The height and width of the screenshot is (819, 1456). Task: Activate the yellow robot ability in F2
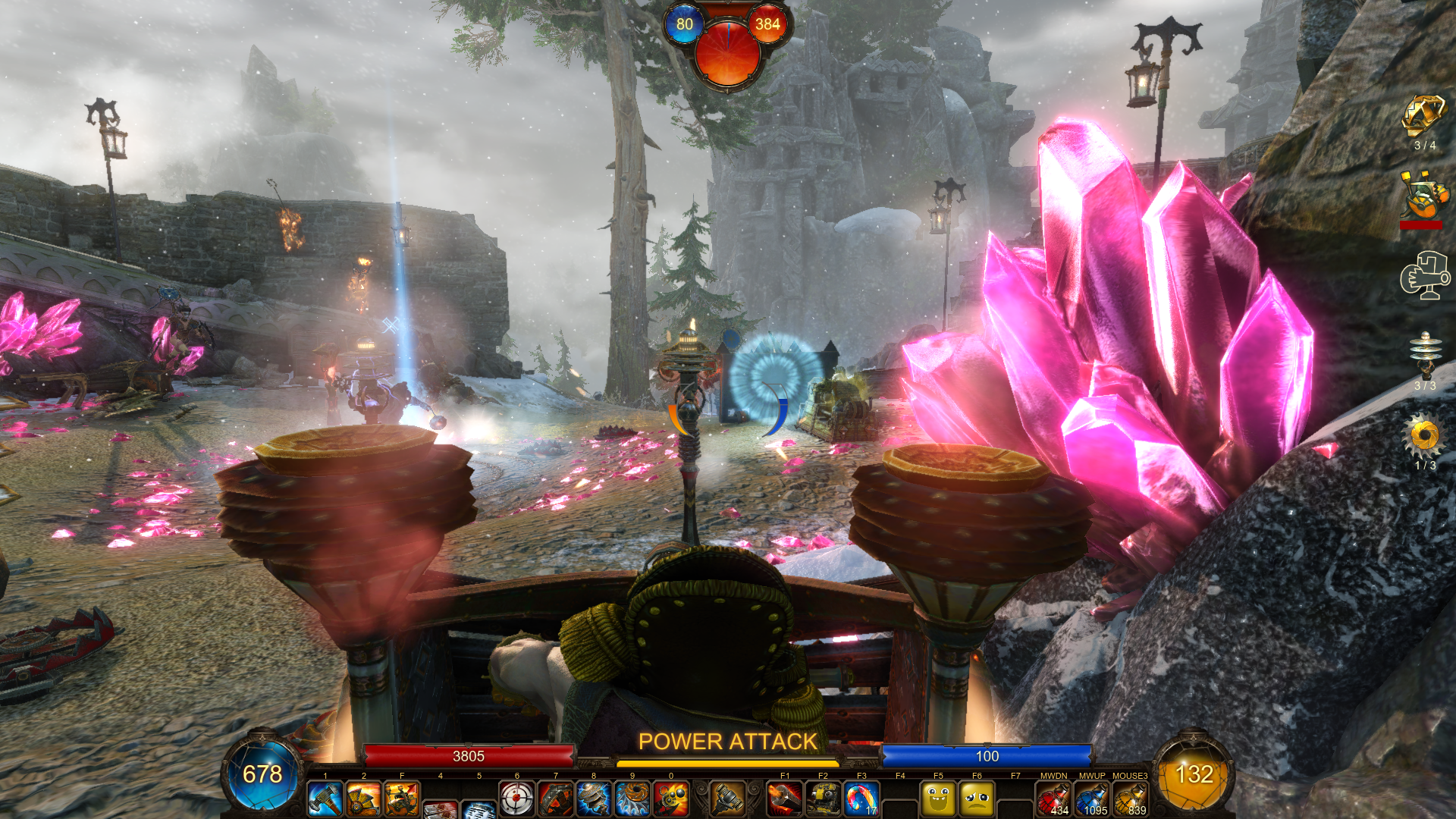click(x=823, y=799)
